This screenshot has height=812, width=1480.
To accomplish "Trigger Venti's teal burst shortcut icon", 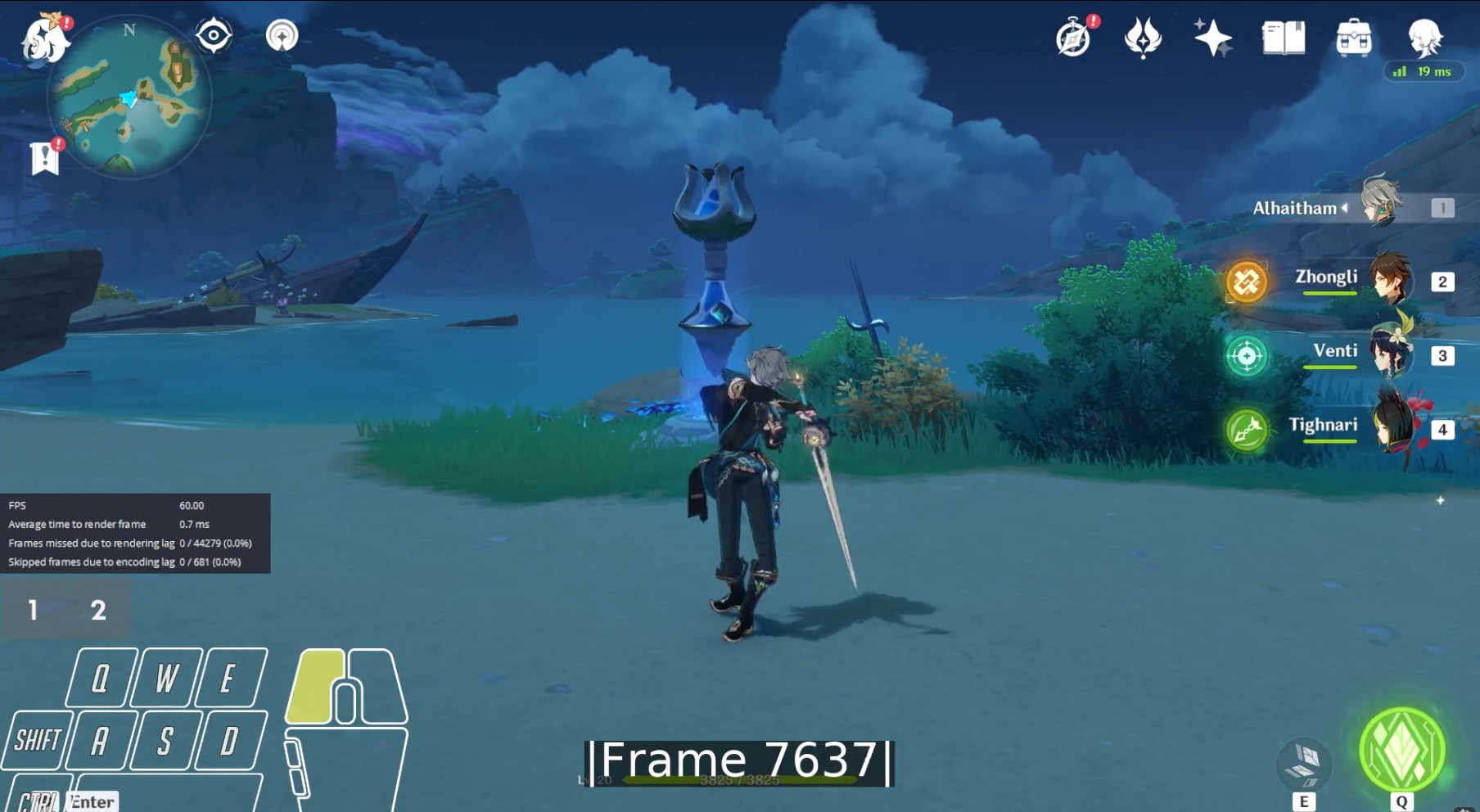I will [1247, 356].
